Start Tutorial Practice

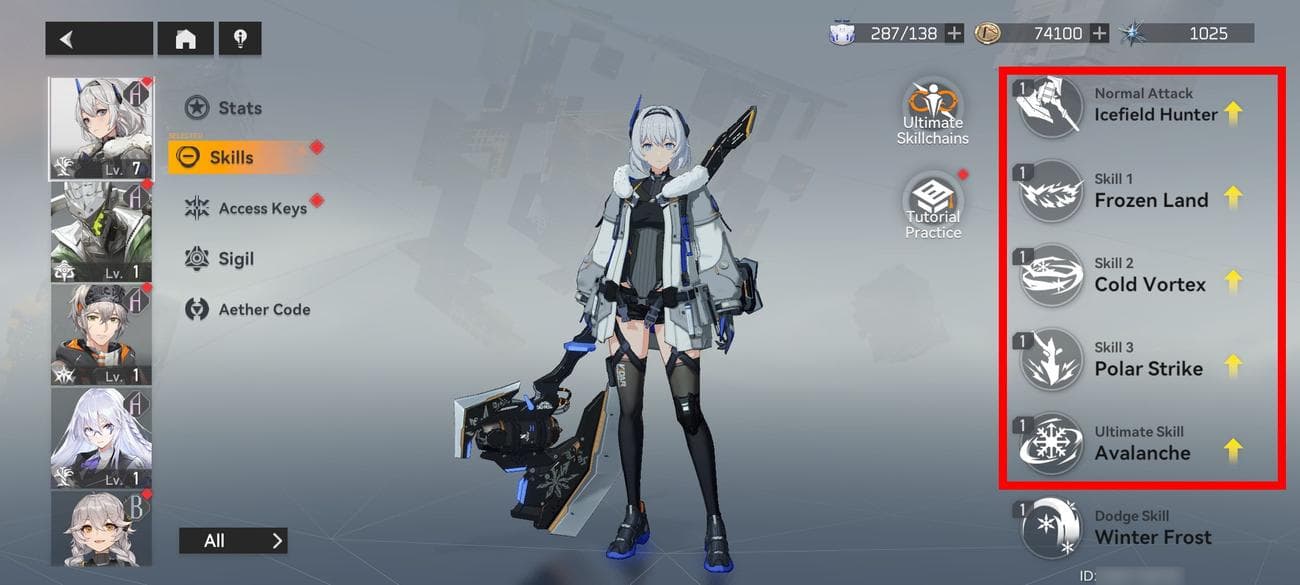pyautogui.click(x=932, y=207)
